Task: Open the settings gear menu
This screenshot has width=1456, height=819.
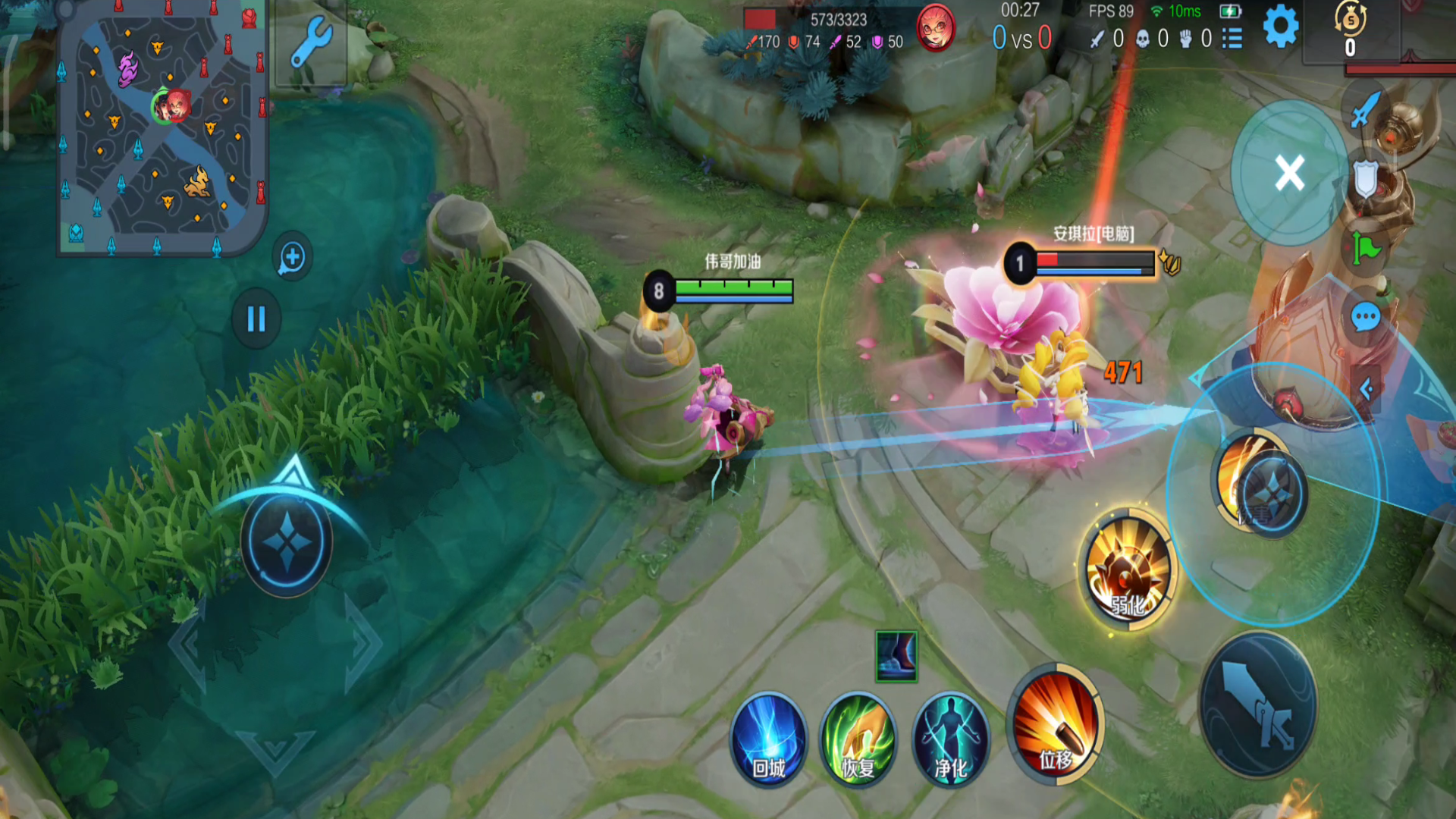Action: (1280, 28)
